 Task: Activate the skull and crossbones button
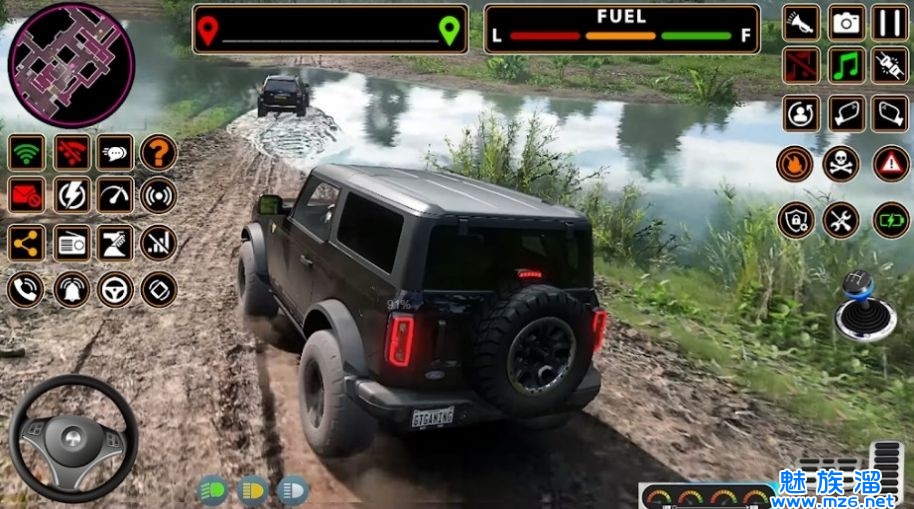[841, 163]
